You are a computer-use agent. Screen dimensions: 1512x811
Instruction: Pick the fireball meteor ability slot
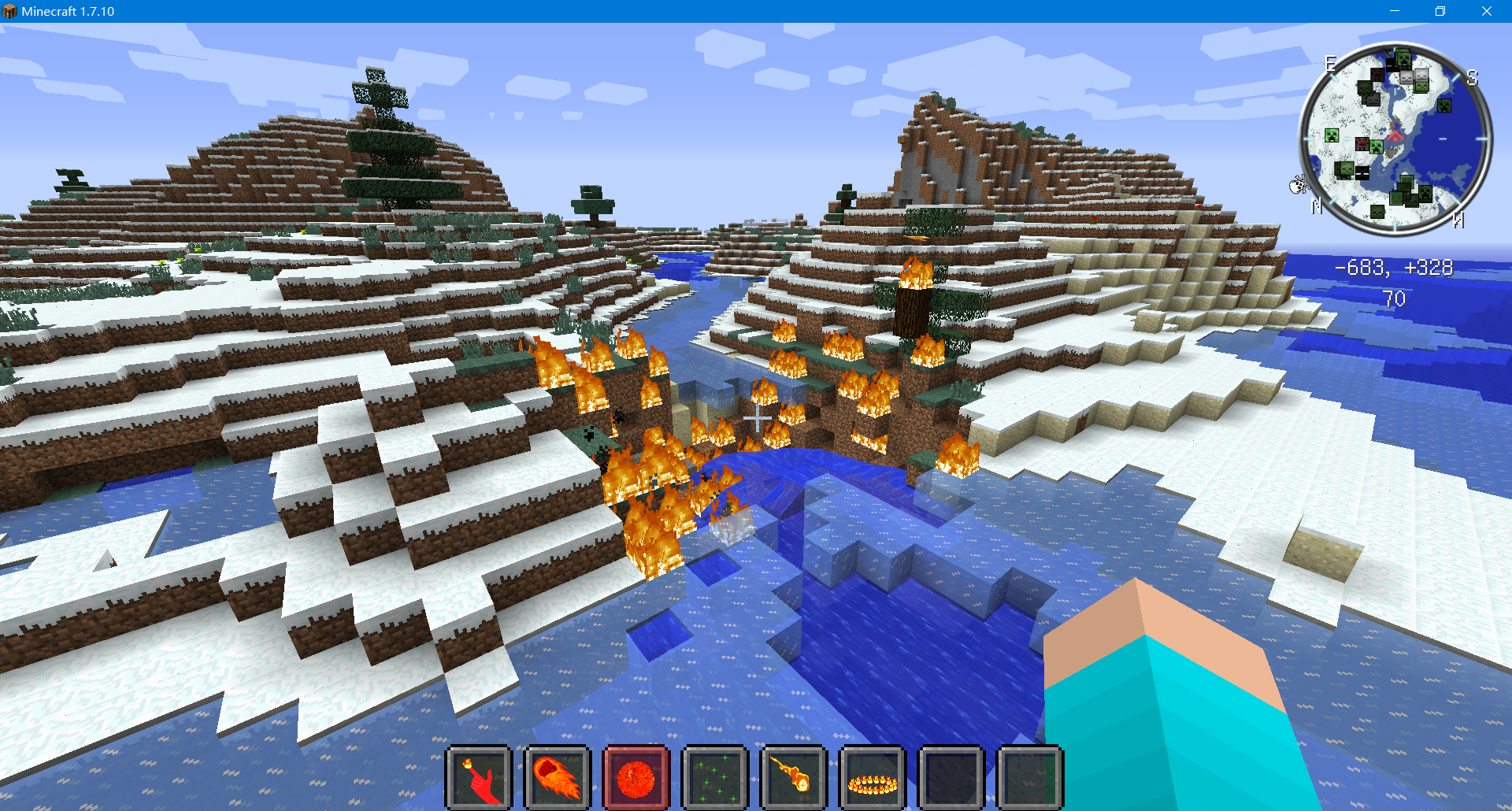(x=794, y=777)
